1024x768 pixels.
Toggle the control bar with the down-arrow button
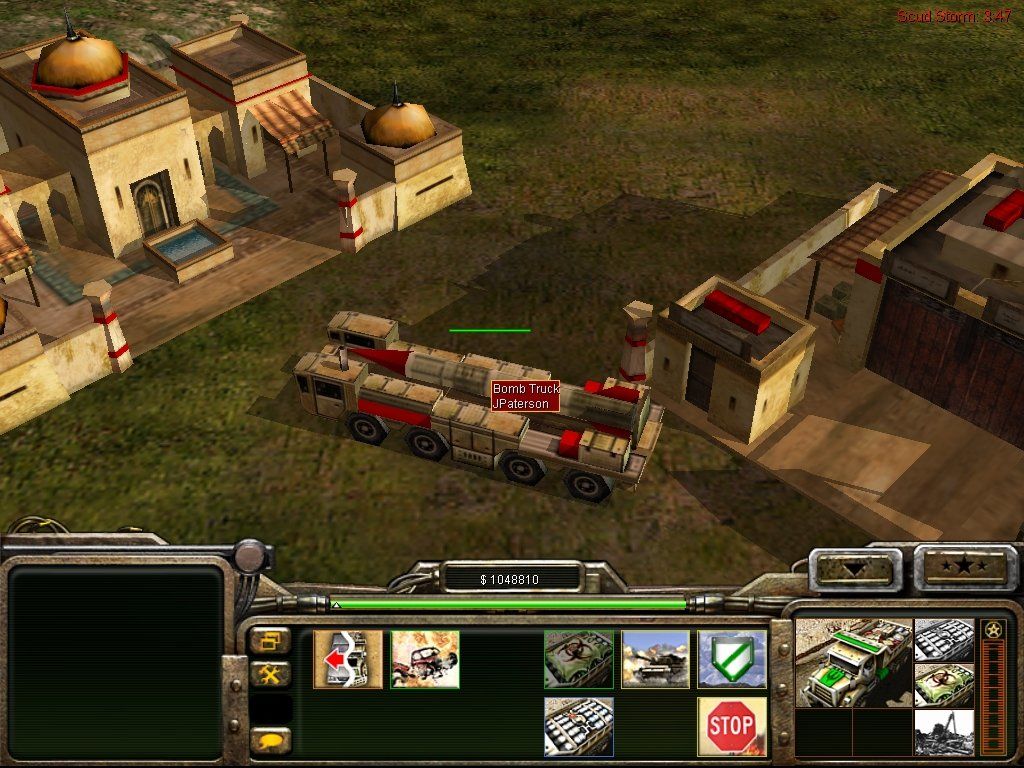coord(854,569)
